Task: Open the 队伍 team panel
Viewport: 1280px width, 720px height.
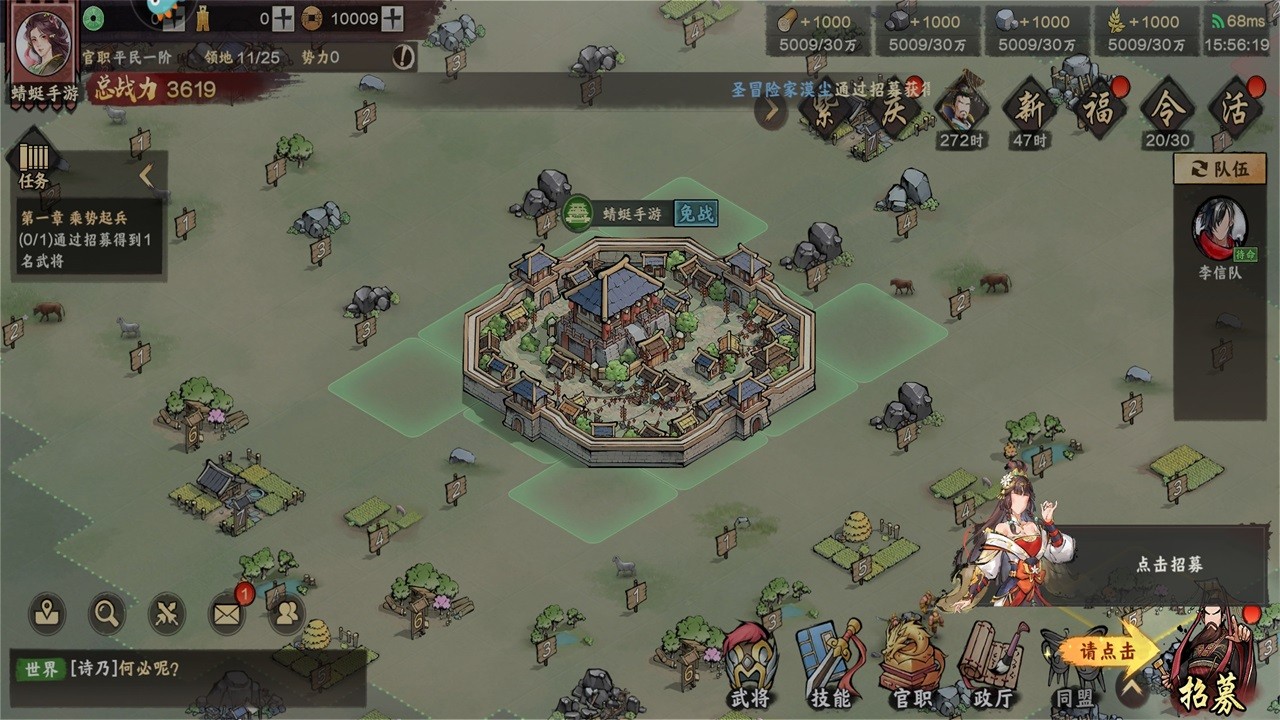Action: click(x=1221, y=169)
